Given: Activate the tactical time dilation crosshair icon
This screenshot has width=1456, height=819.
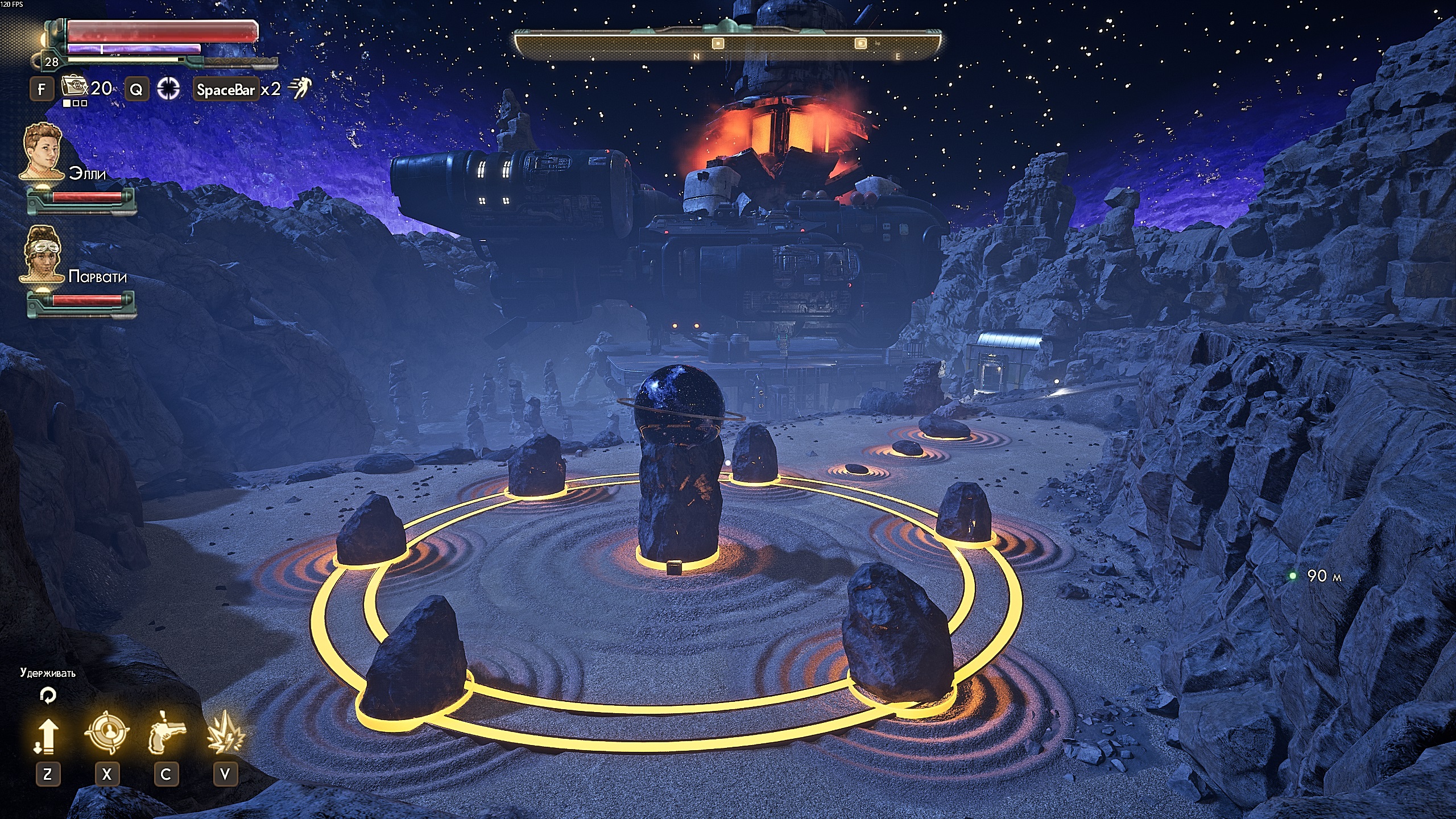Looking at the screenshot, I should coord(169,88).
